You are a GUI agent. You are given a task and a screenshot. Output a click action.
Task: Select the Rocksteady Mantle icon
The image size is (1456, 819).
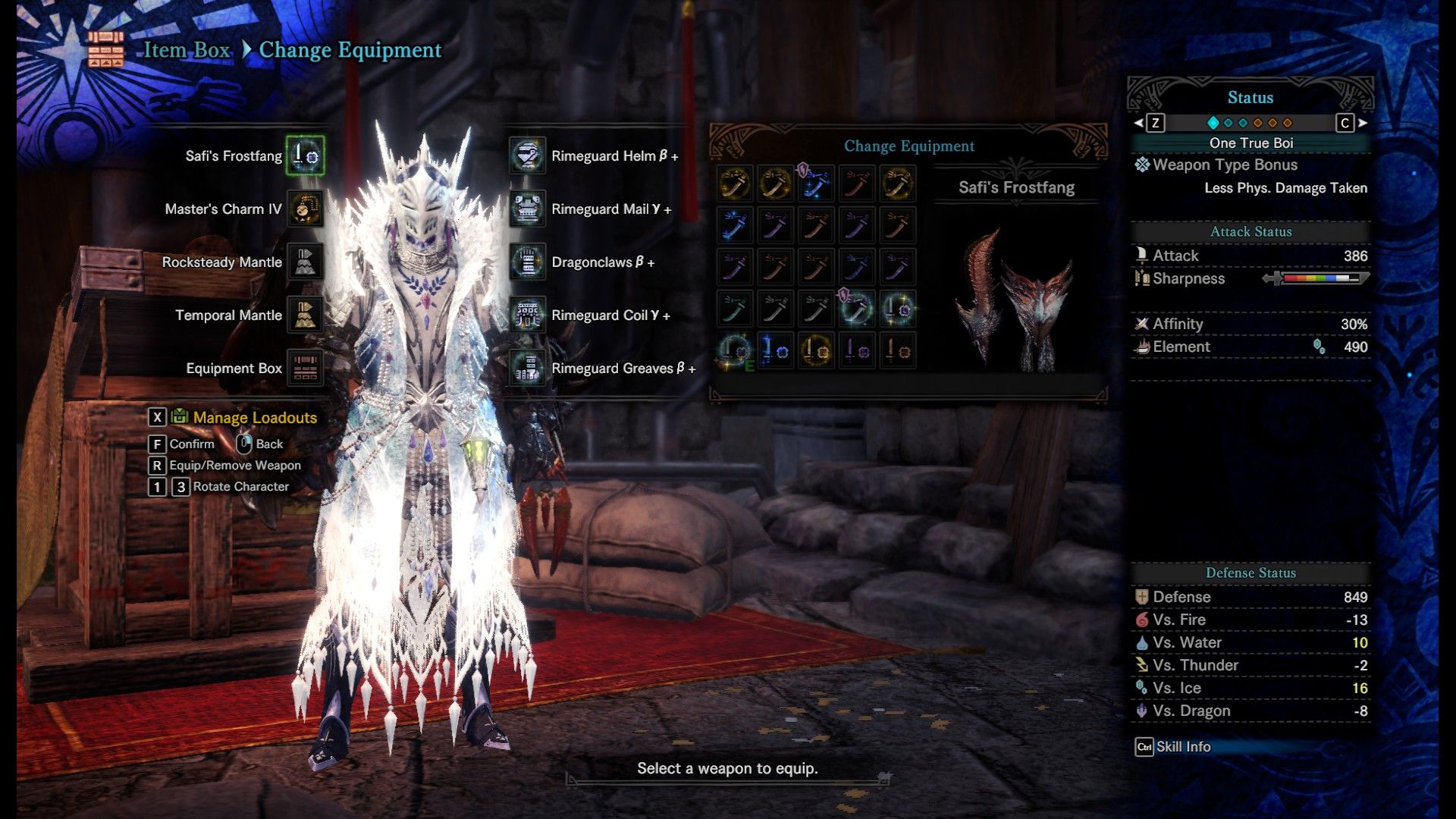(305, 262)
